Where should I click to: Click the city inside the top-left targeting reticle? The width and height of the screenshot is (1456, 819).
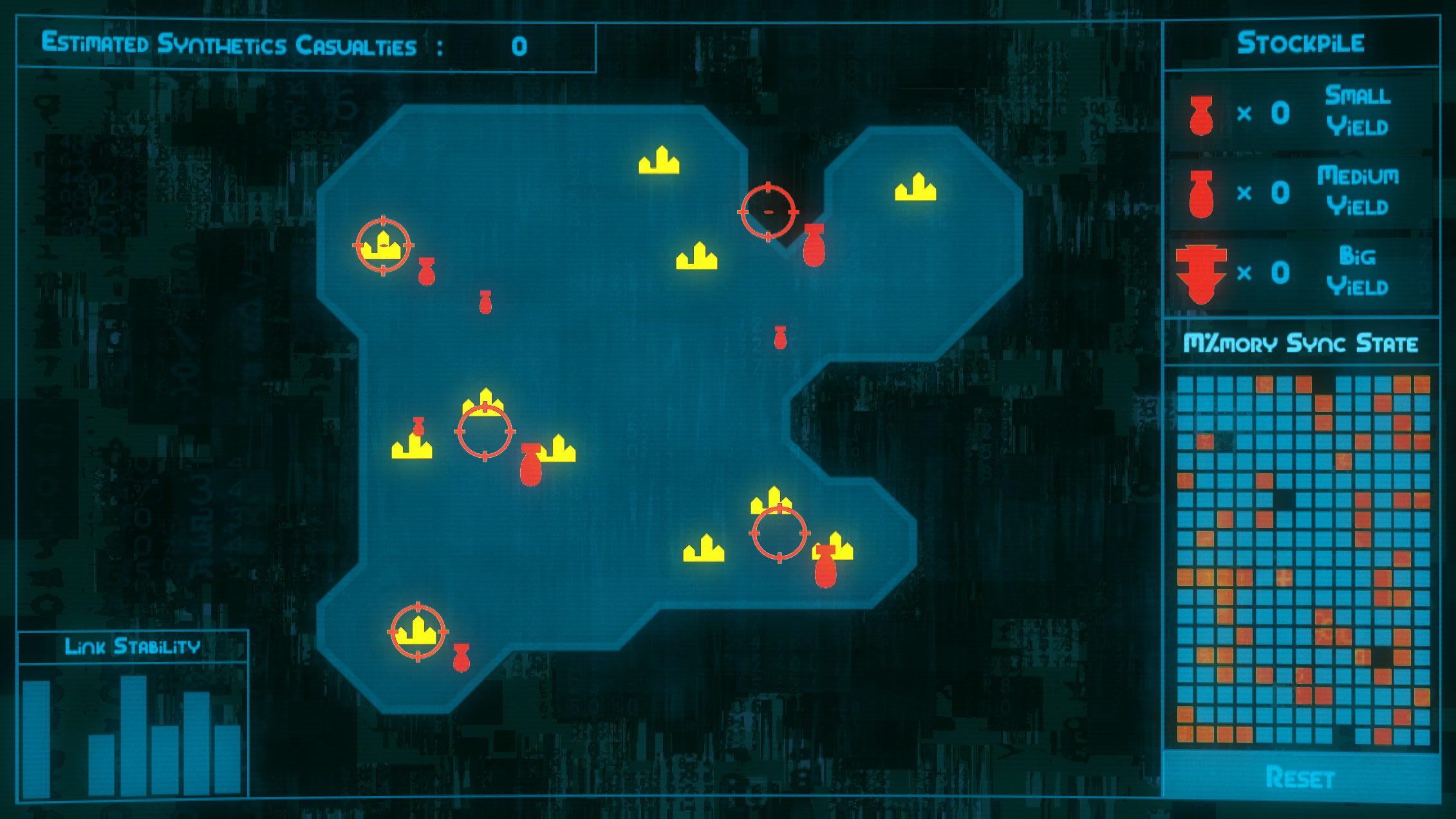[383, 246]
